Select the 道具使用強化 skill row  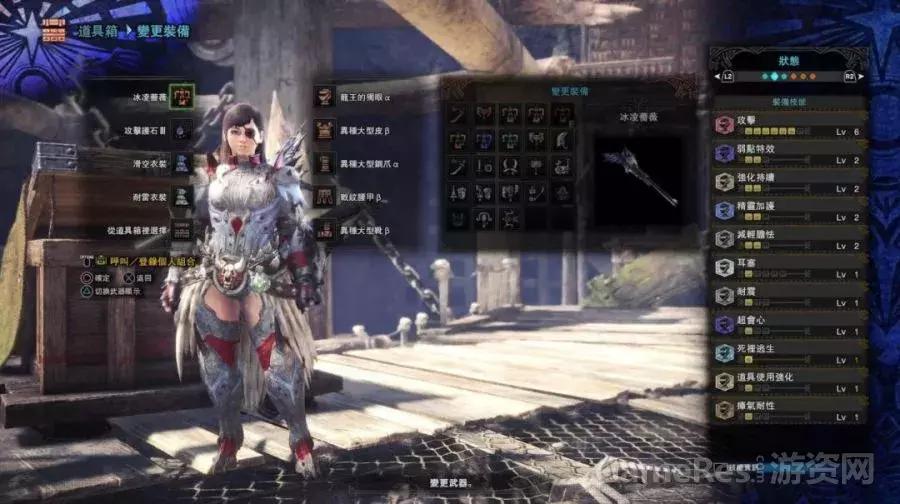789,381
